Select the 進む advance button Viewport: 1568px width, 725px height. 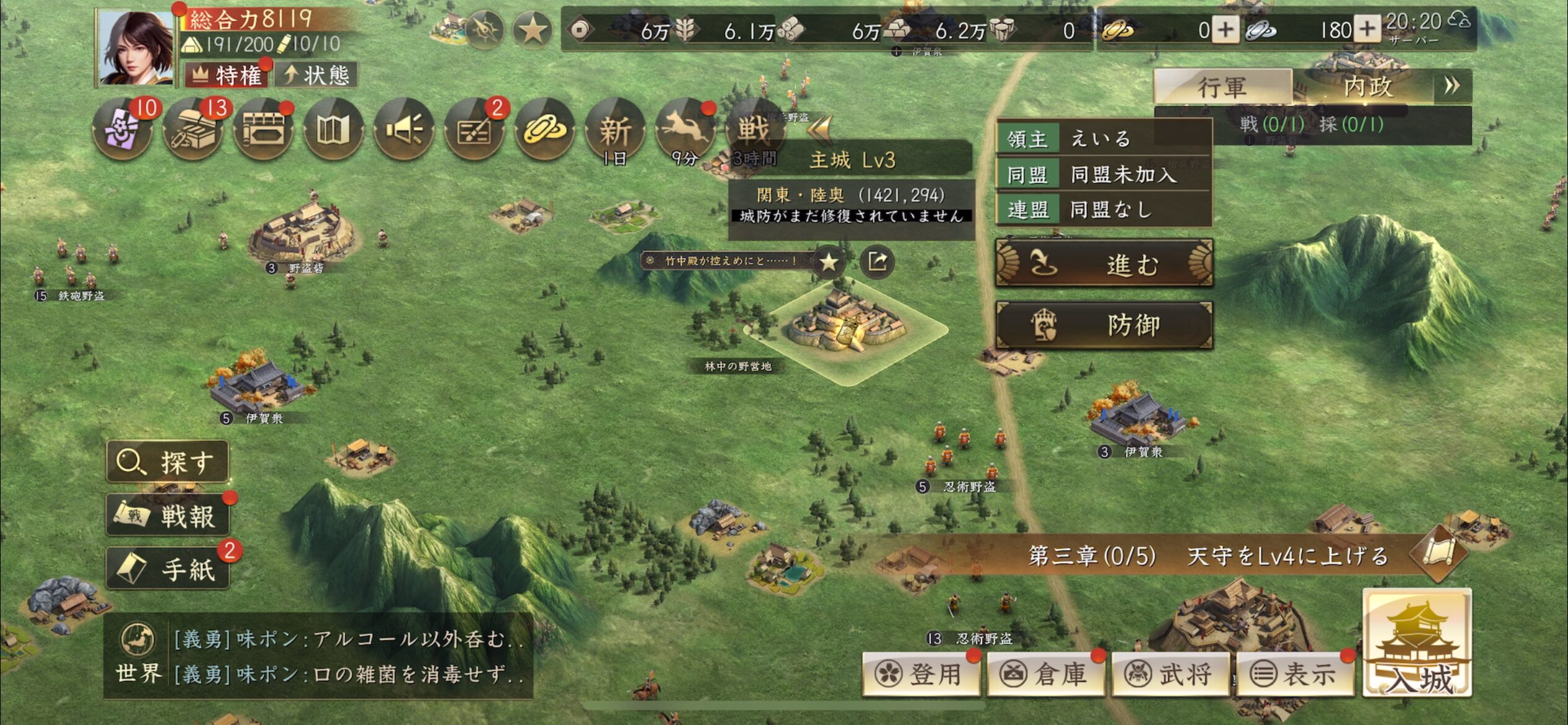[1104, 264]
